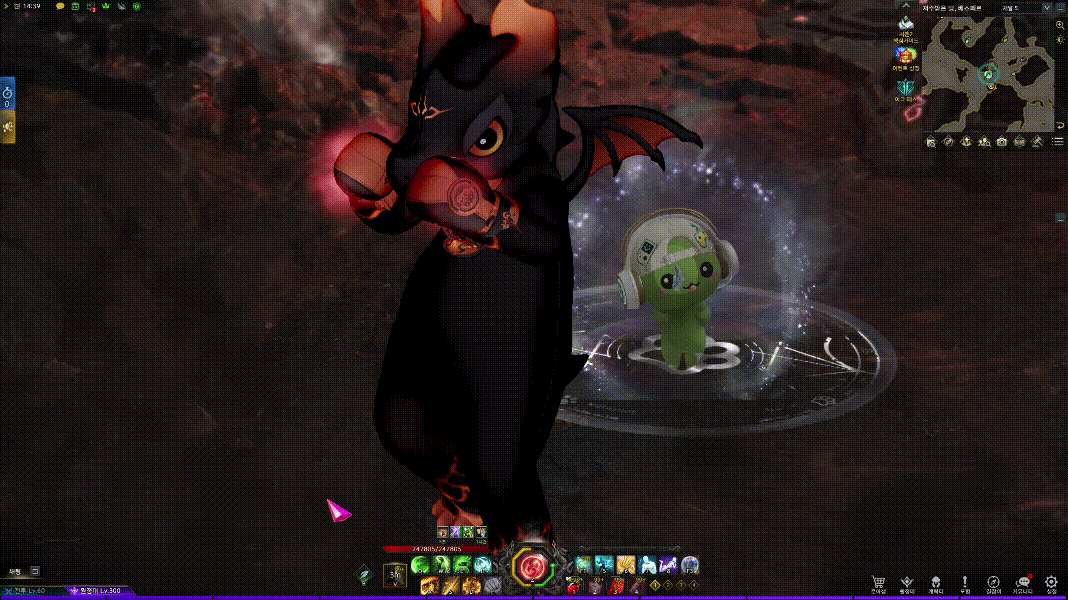Image resolution: width=1068 pixels, height=600 pixels.
Task: Activate the red swirl identity skill orb
Action: 532,567
